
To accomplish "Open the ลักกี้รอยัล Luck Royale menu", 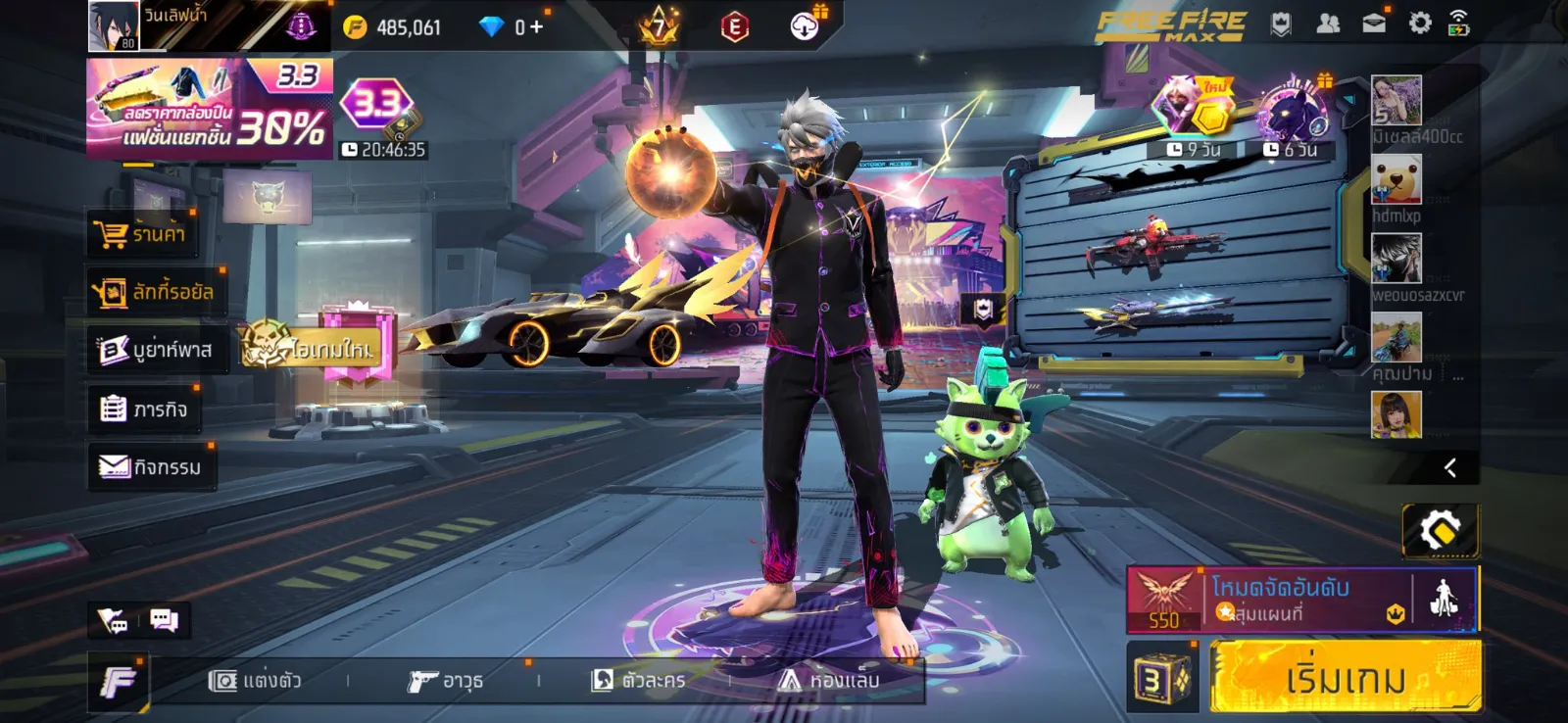I will tap(154, 292).
